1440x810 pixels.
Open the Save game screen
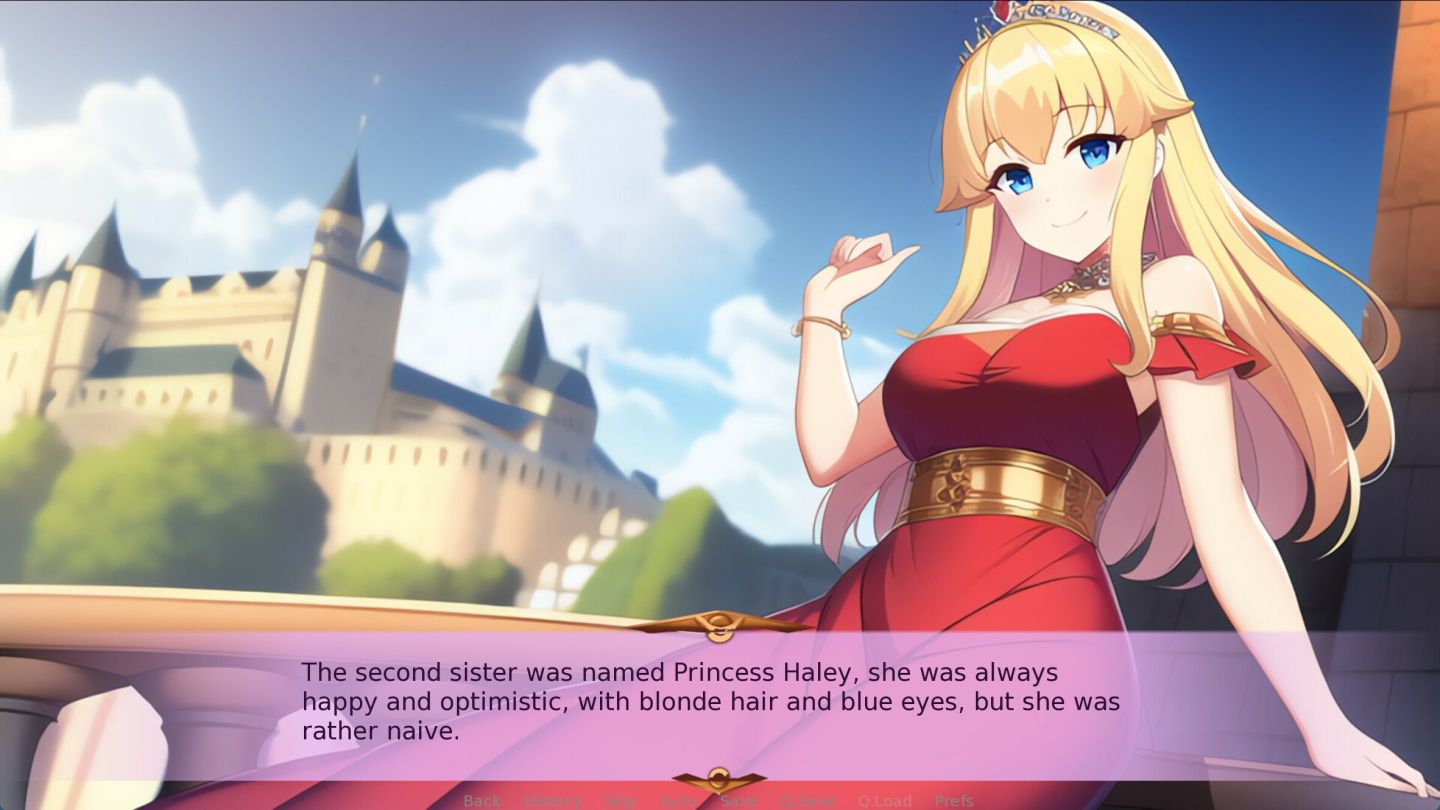coord(739,800)
